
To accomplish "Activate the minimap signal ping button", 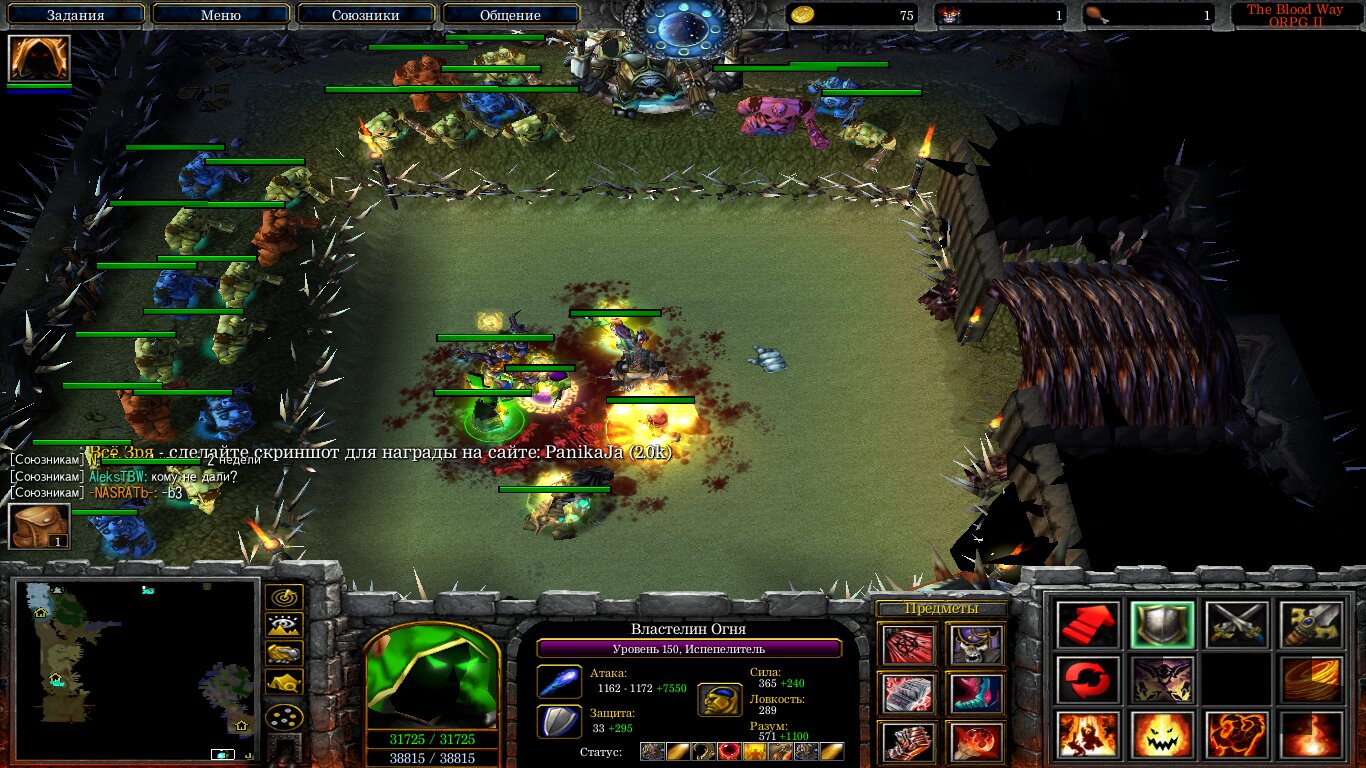I will point(285,597).
